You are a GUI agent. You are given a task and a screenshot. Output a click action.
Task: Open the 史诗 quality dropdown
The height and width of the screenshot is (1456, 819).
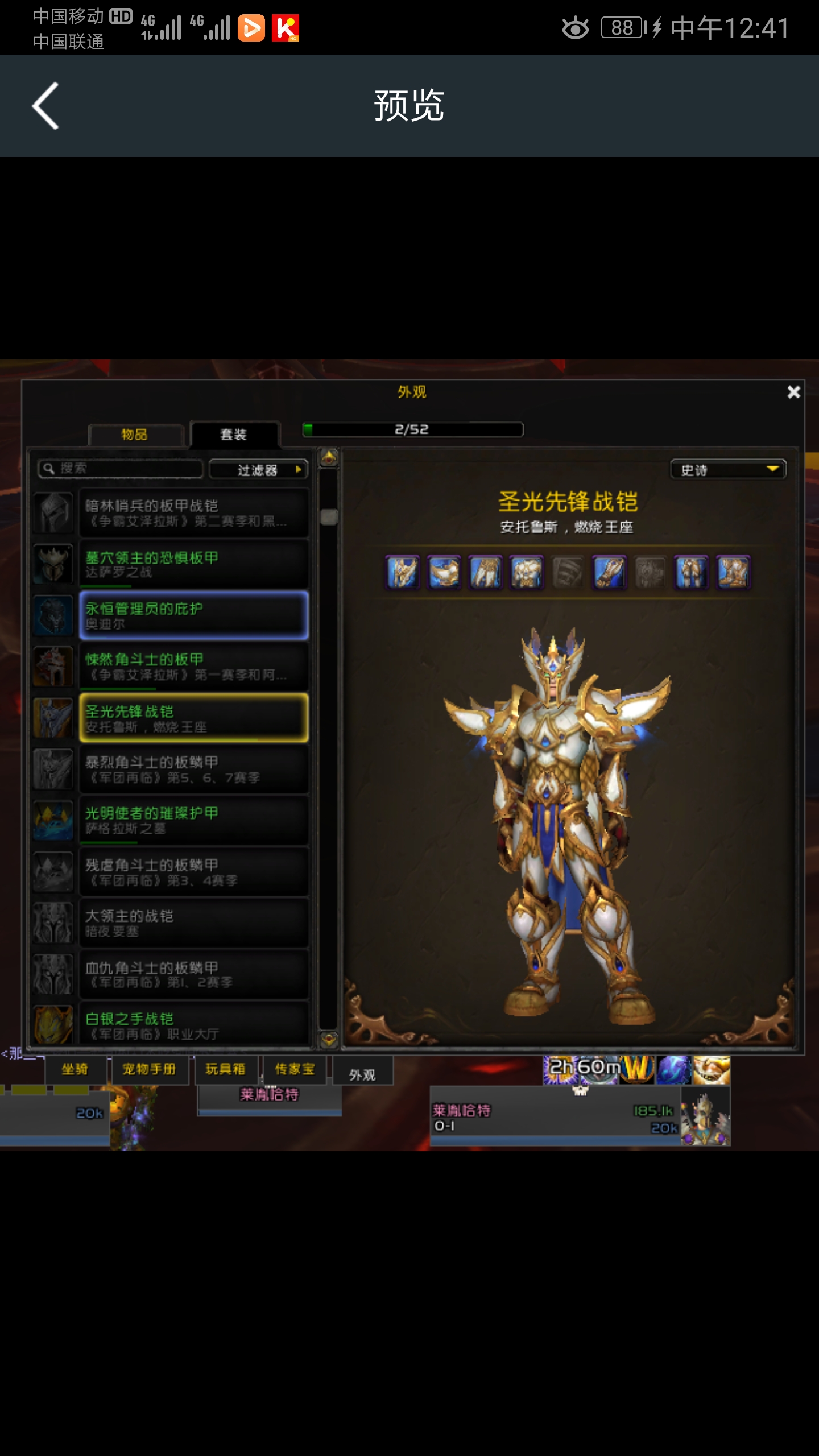coord(728,470)
